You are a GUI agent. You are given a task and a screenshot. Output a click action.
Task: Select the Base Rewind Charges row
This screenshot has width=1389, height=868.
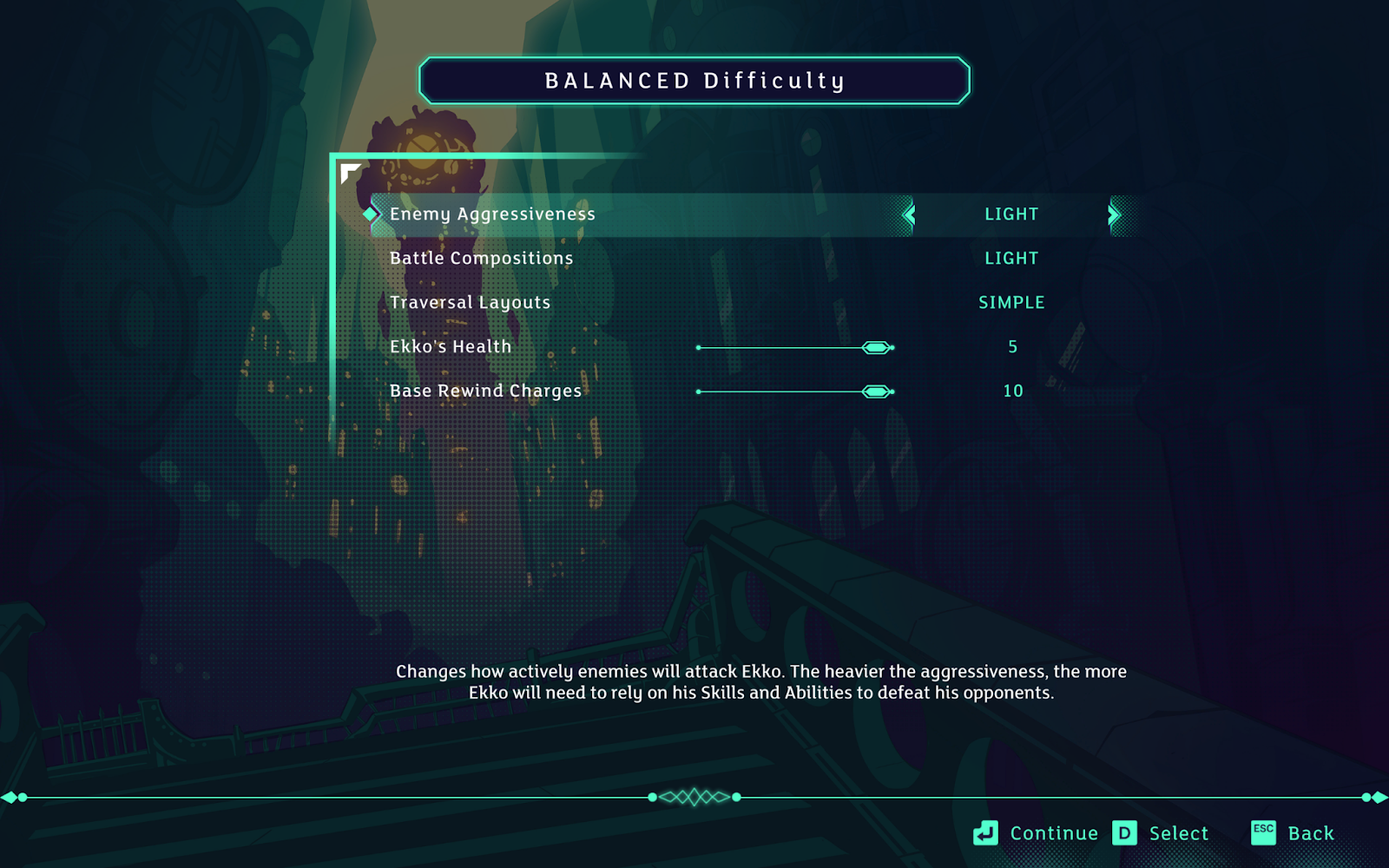485,391
